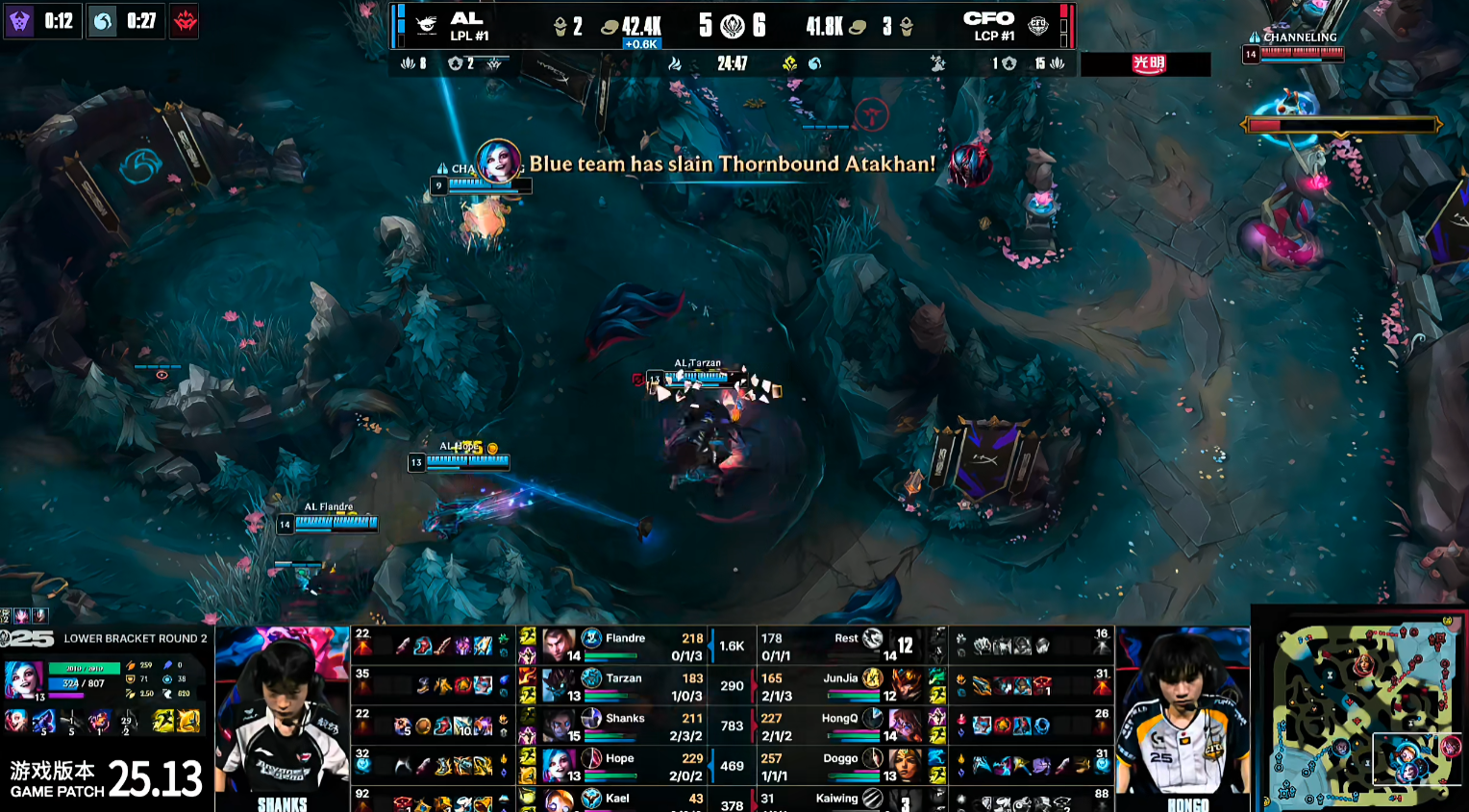Click the red dragon timer icon
This screenshot has height=812, width=1469.
185,20
